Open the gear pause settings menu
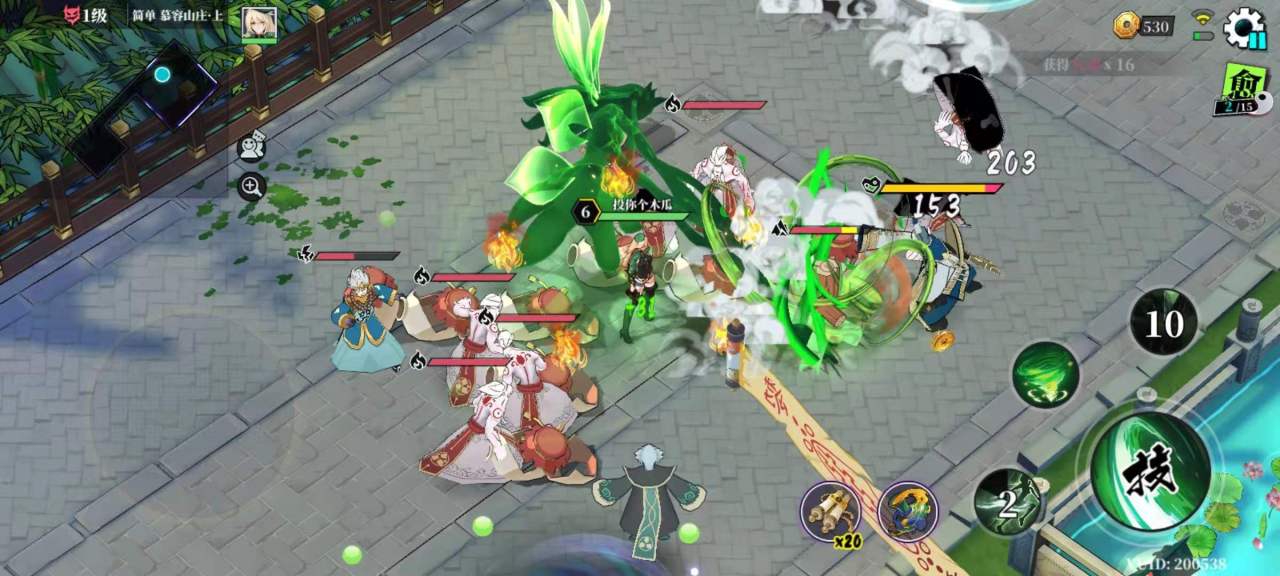This screenshot has height=576, width=1280. tap(1244, 27)
